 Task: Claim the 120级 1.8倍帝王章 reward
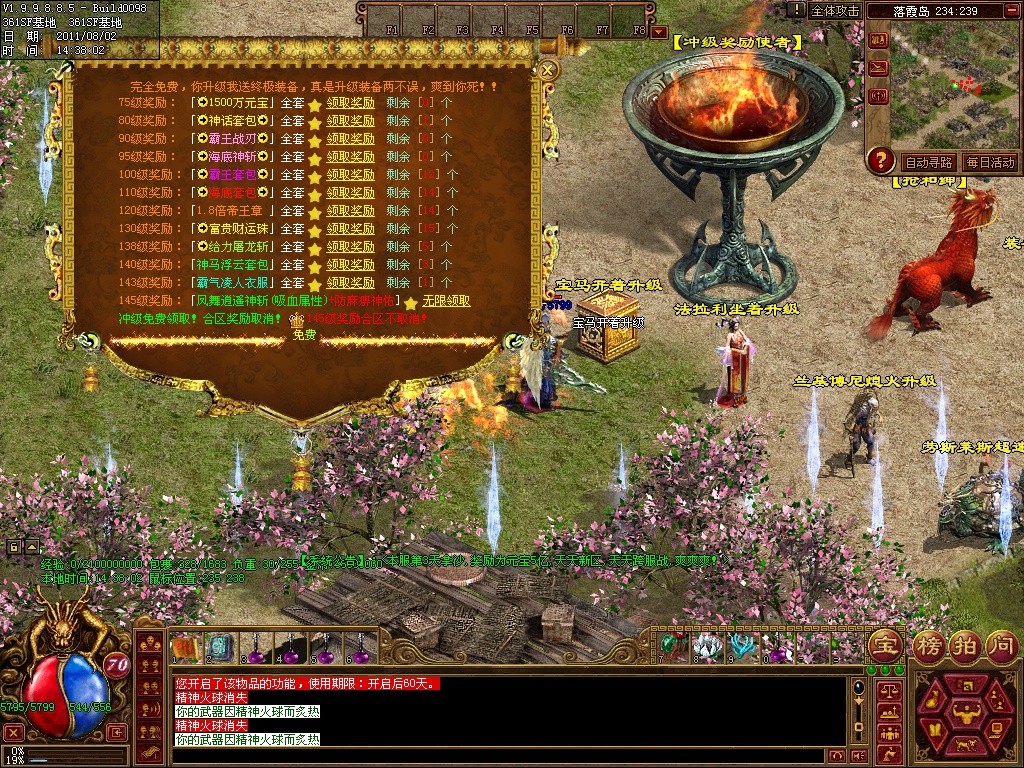tap(350, 210)
